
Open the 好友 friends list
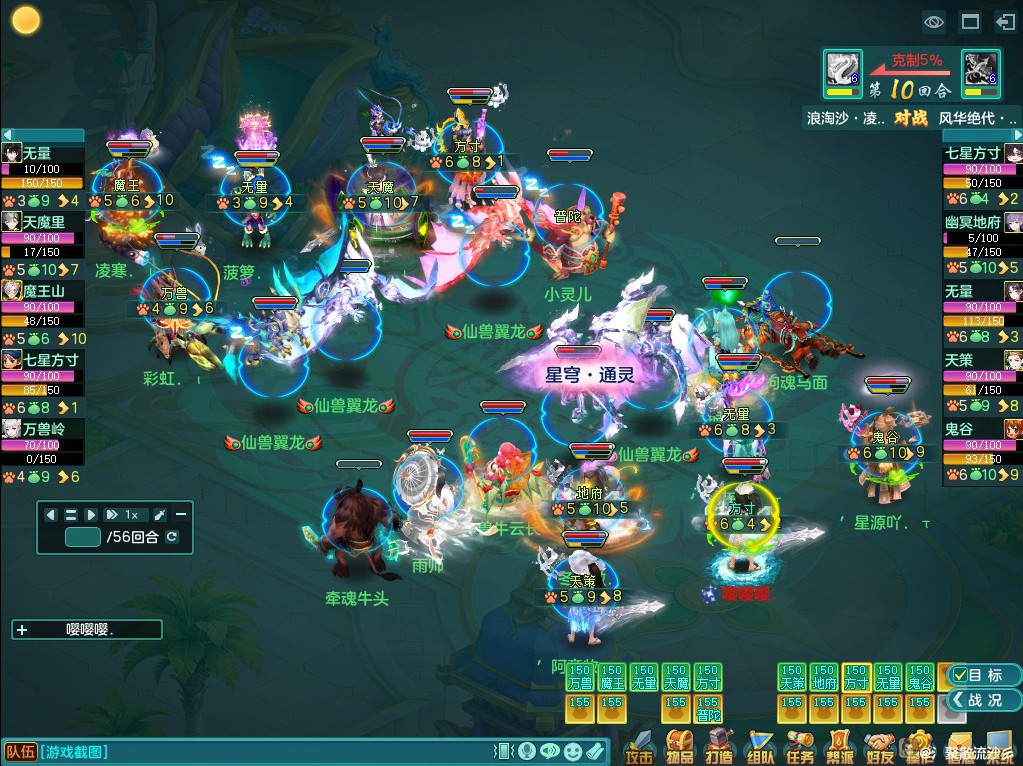pyautogui.click(x=879, y=747)
